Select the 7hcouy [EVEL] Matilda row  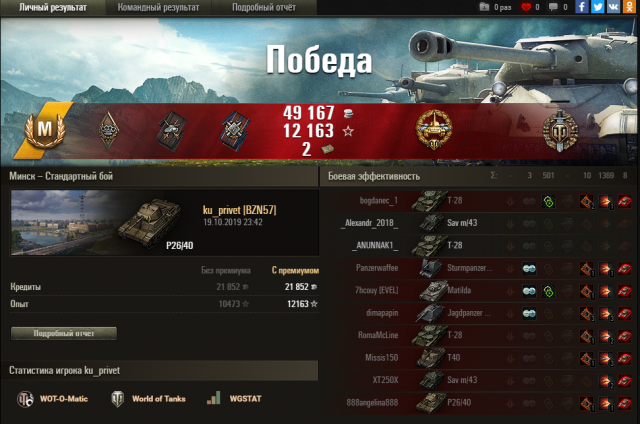(480, 291)
